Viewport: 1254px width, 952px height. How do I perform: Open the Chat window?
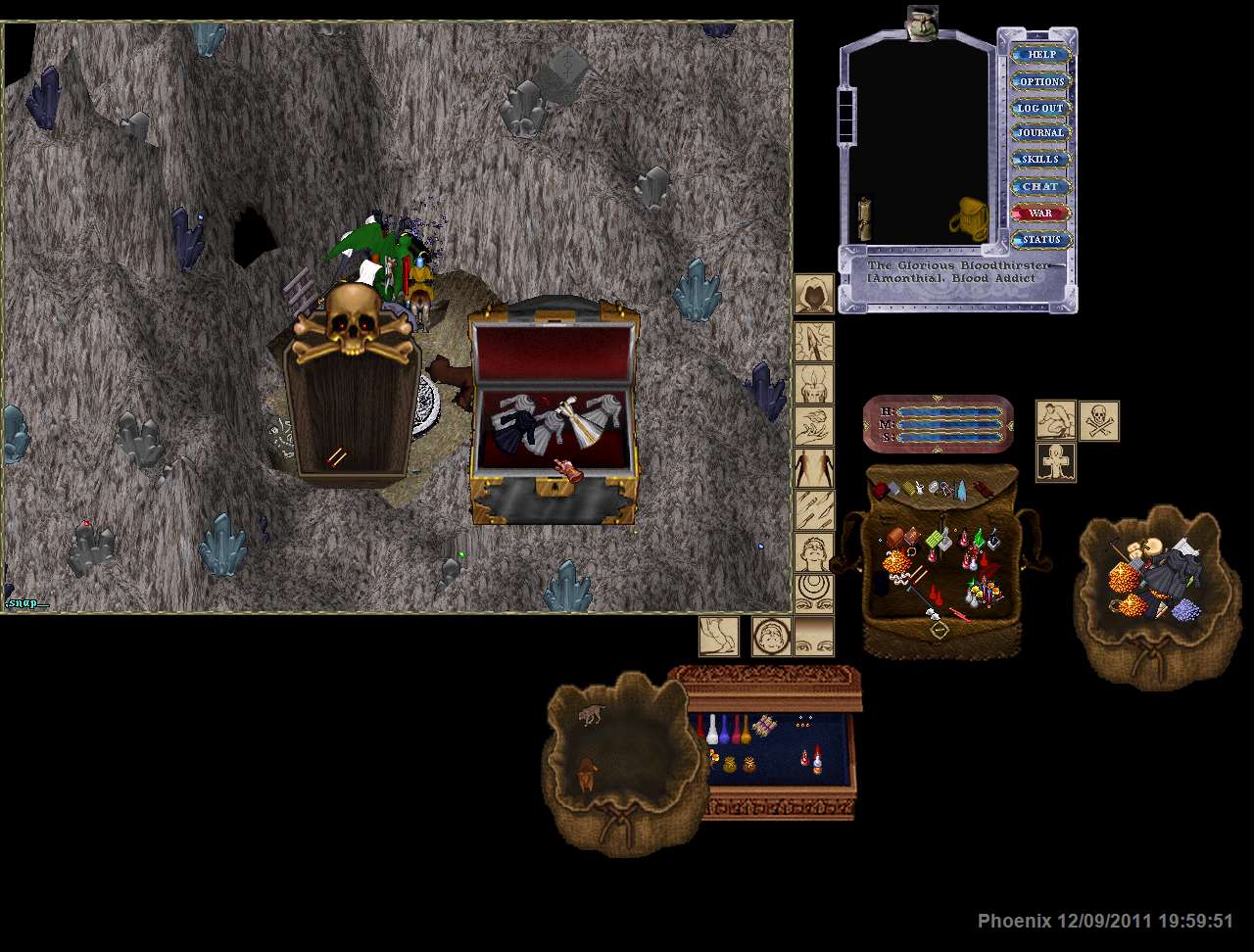pos(1041,186)
